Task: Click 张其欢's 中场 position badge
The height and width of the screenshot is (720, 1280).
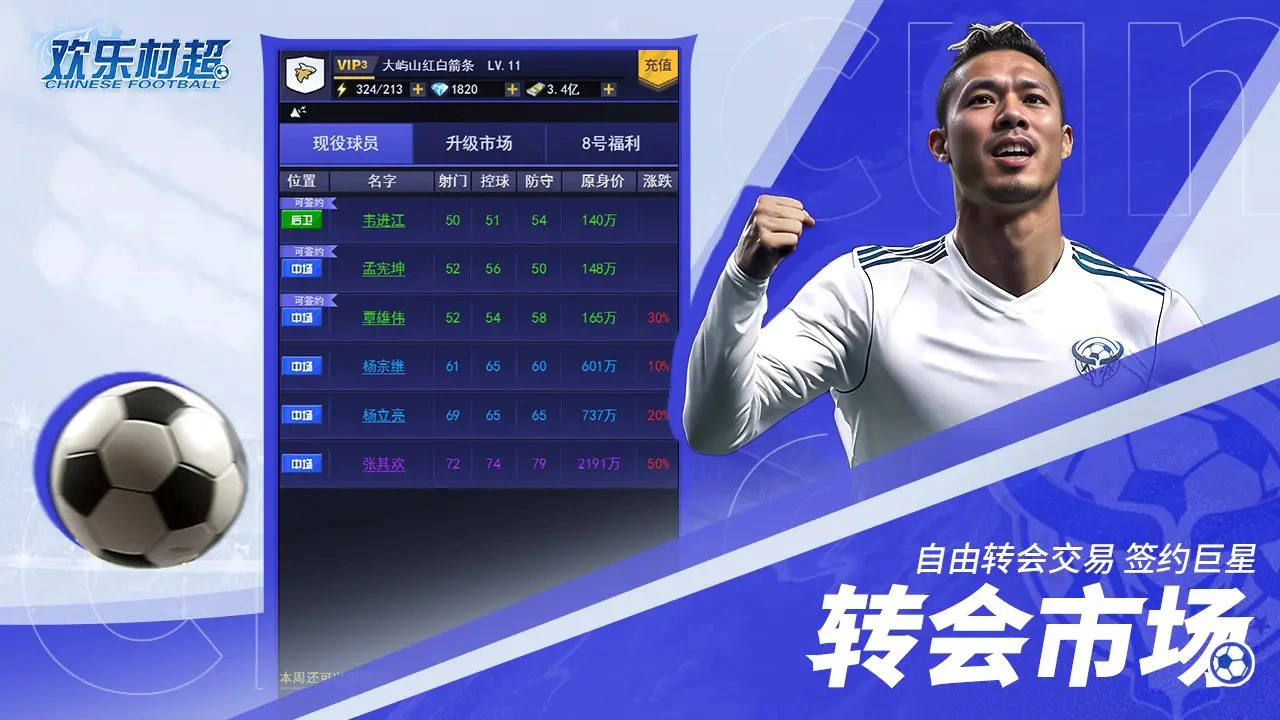Action: [303, 463]
